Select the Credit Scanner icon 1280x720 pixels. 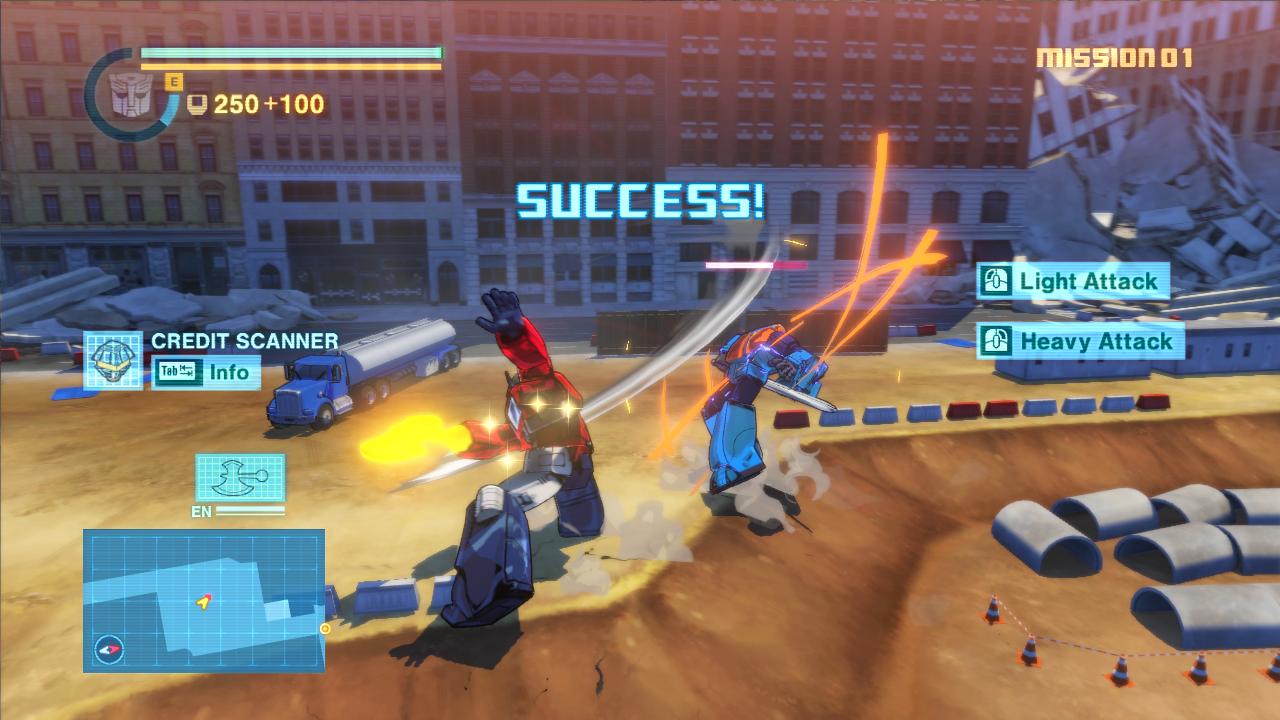(x=112, y=360)
